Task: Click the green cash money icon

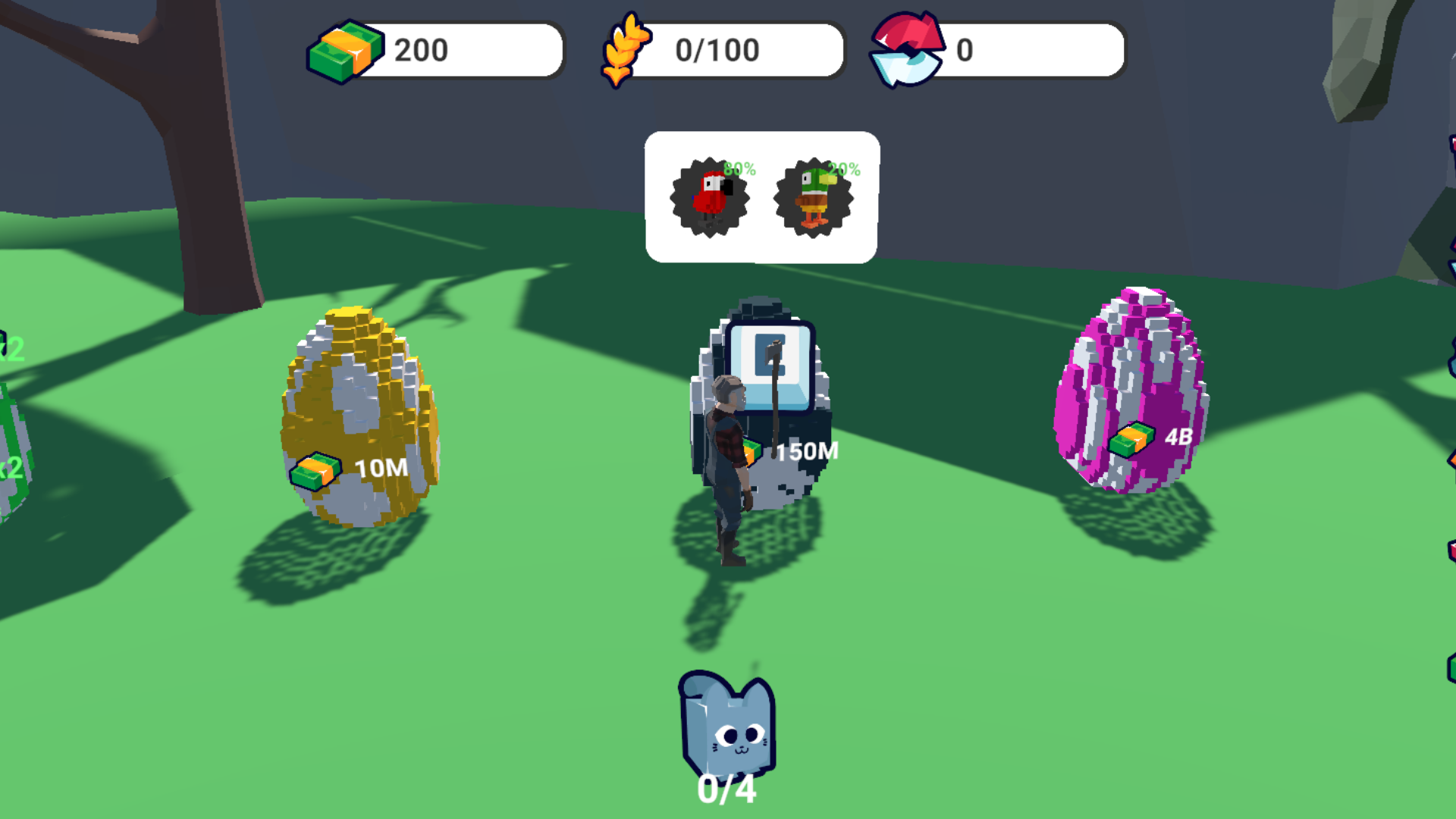Action: coord(345,50)
